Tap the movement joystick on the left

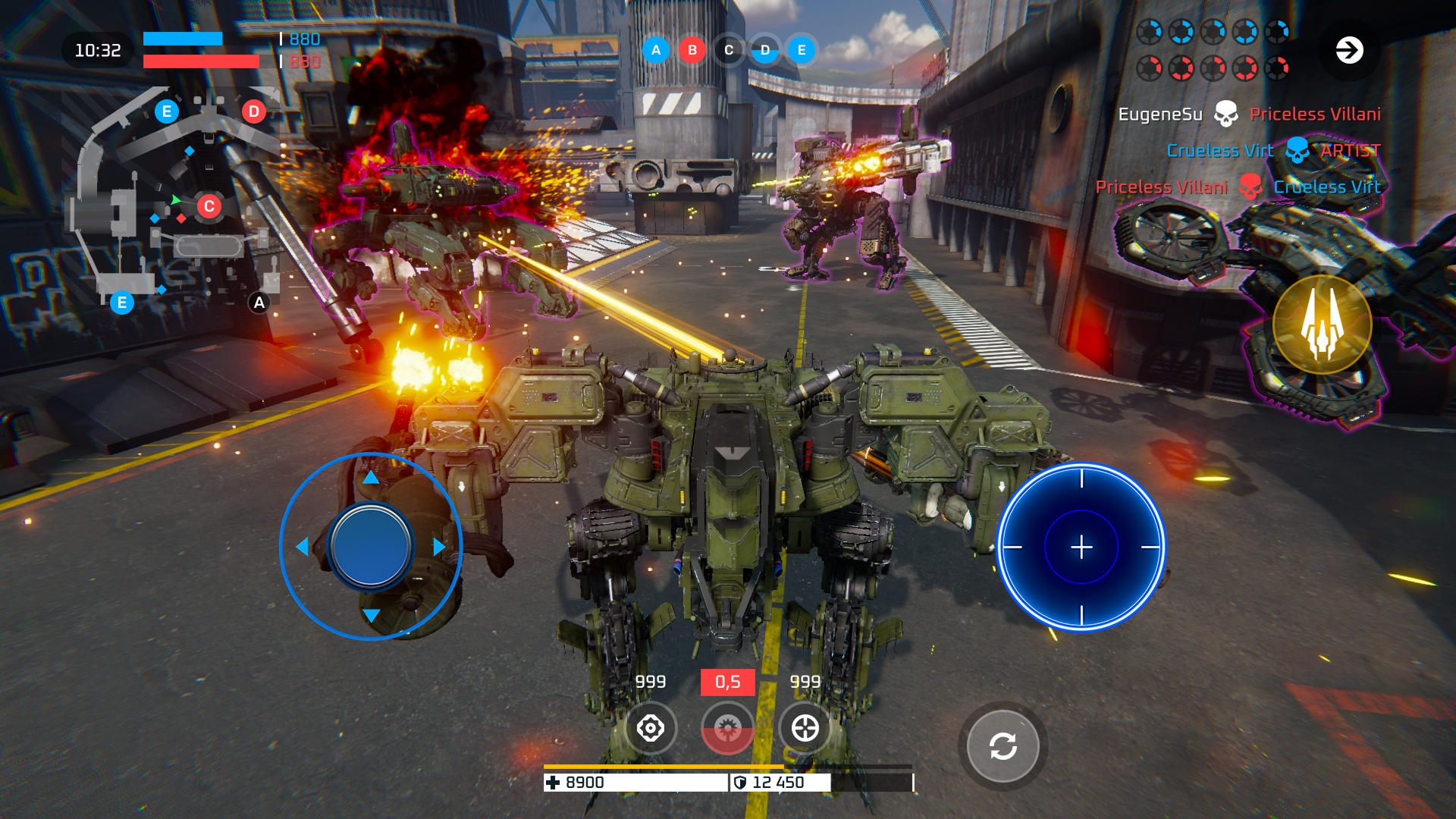click(x=371, y=544)
